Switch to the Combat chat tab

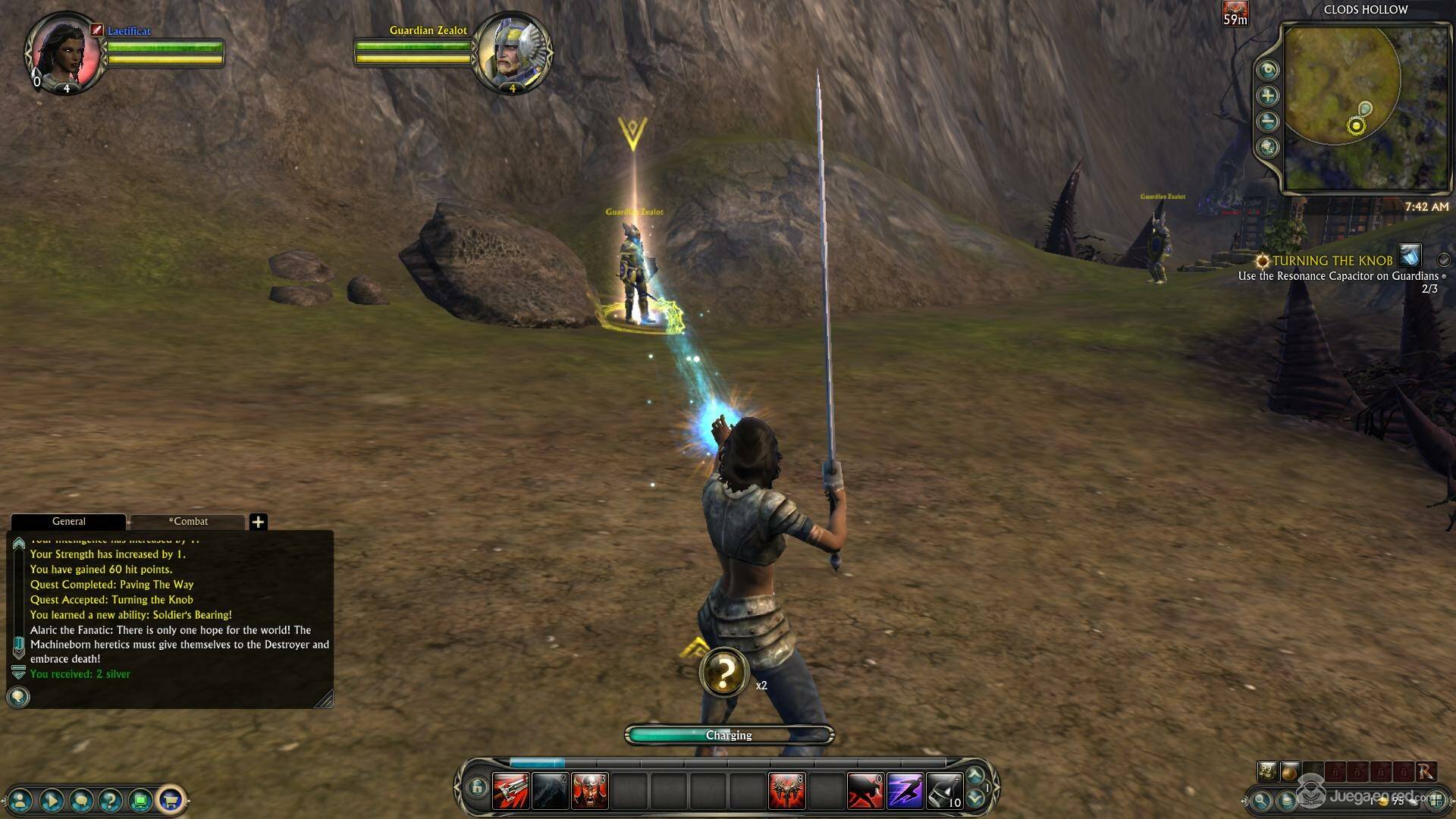click(x=188, y=522)
